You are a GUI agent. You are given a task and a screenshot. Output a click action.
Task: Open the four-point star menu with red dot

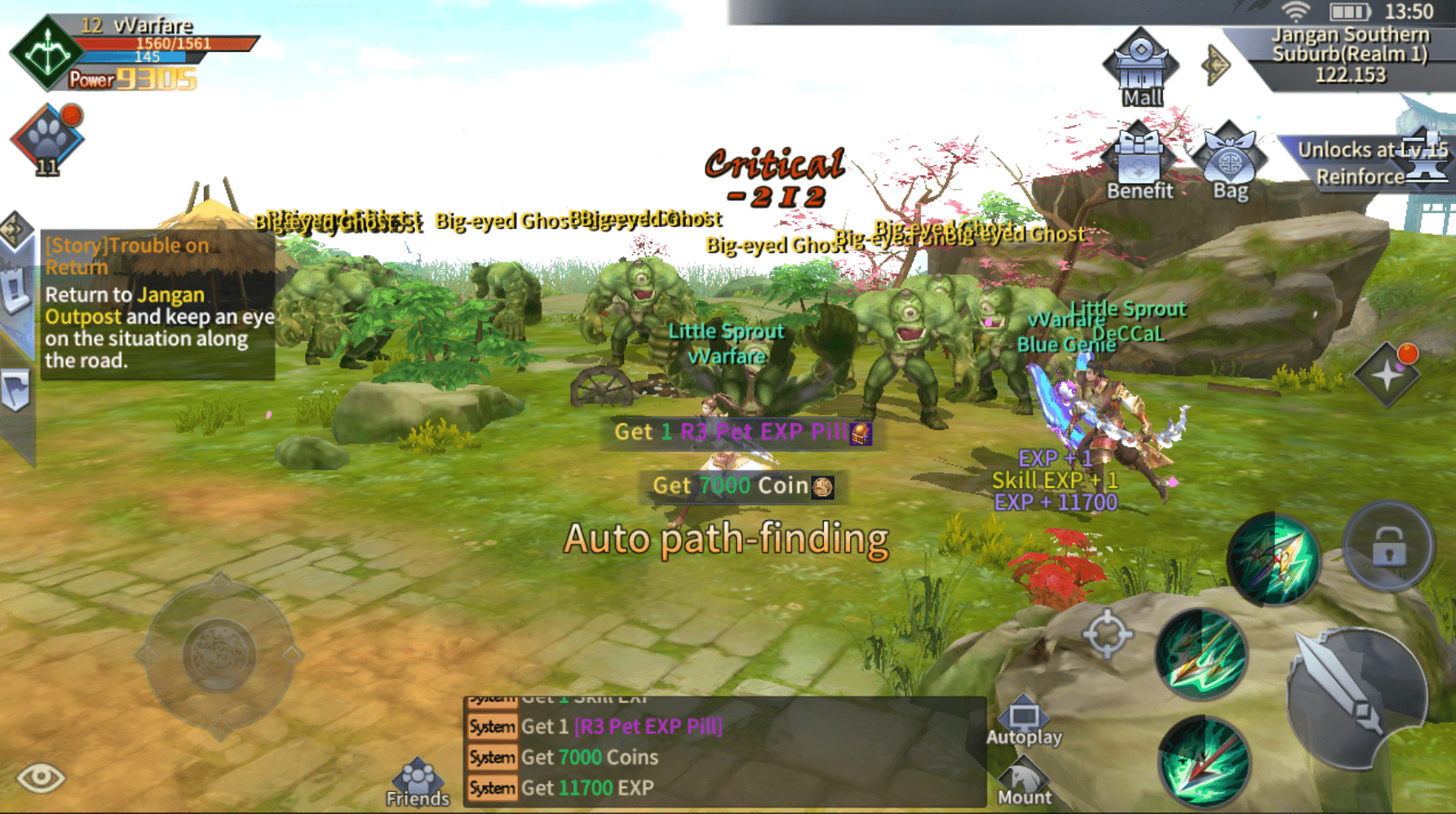coord(1387,374)
